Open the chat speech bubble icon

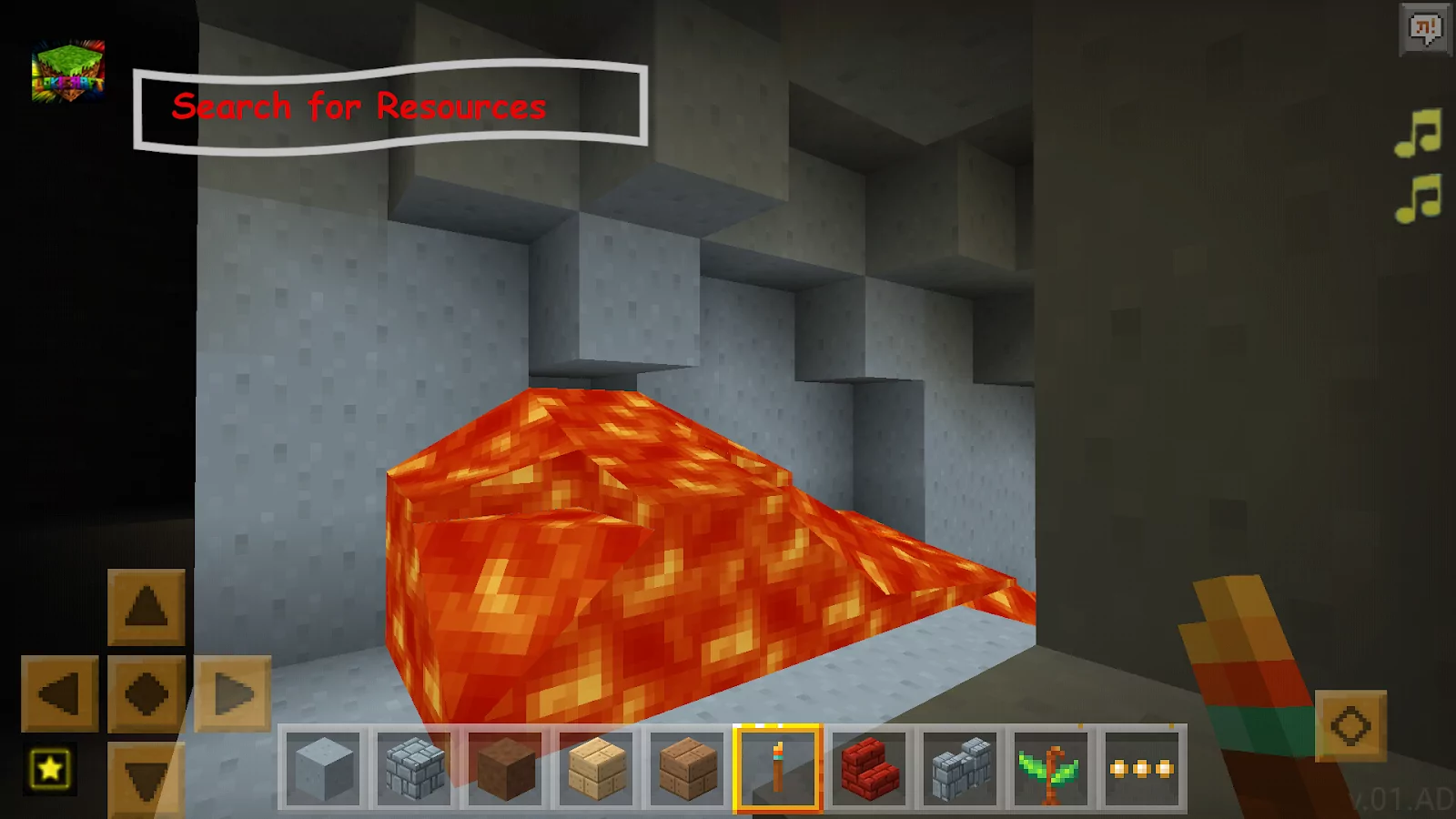point(1425,29)
